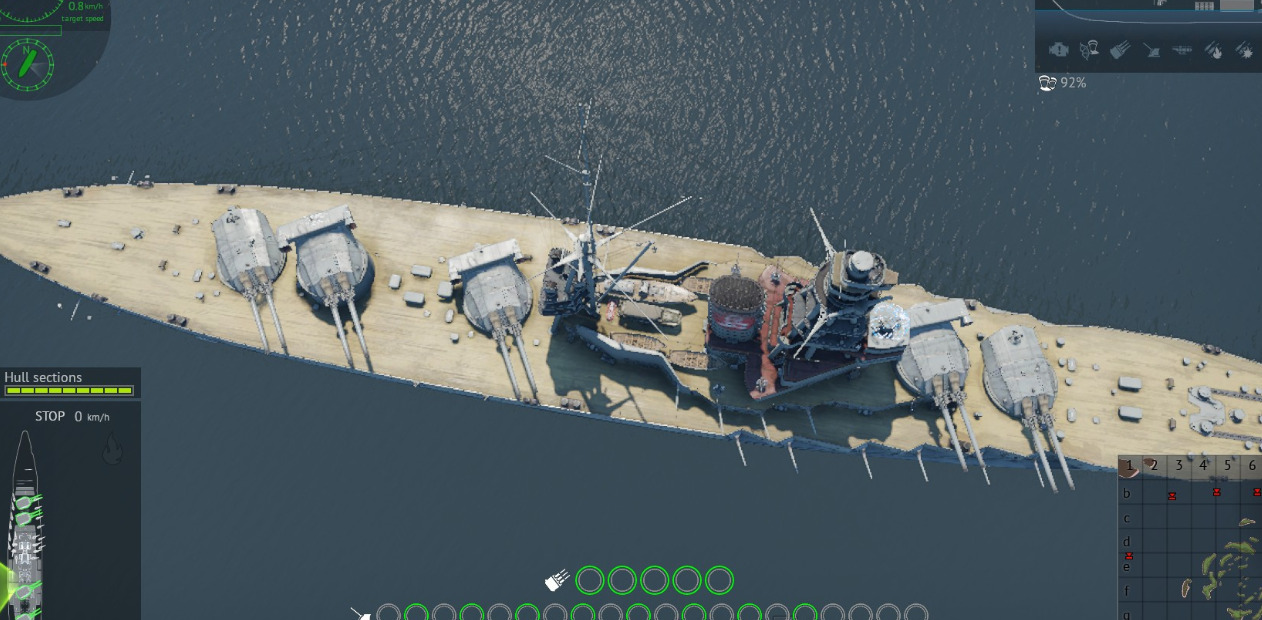Viewport: 1262px width, 620px height.
Task: Select the main turret status icon
Action: pyautogui.click(x=1120, y=49)
